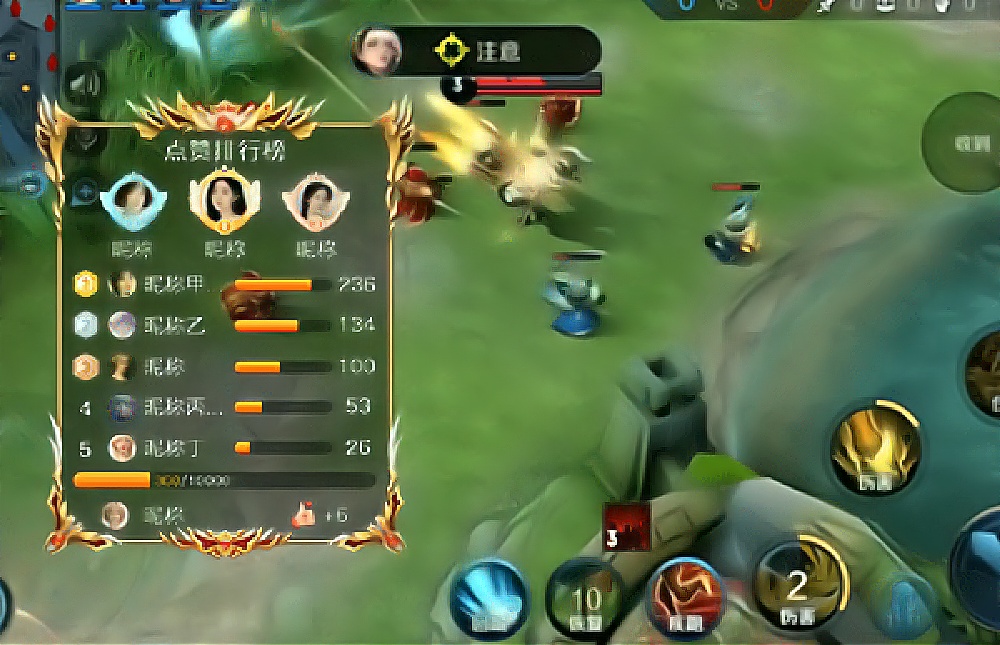Viewport: 1000px width, 645px height.
Task: Tap the golden skill showing a 2 cooldown
Action: click(x=796, y=586)
